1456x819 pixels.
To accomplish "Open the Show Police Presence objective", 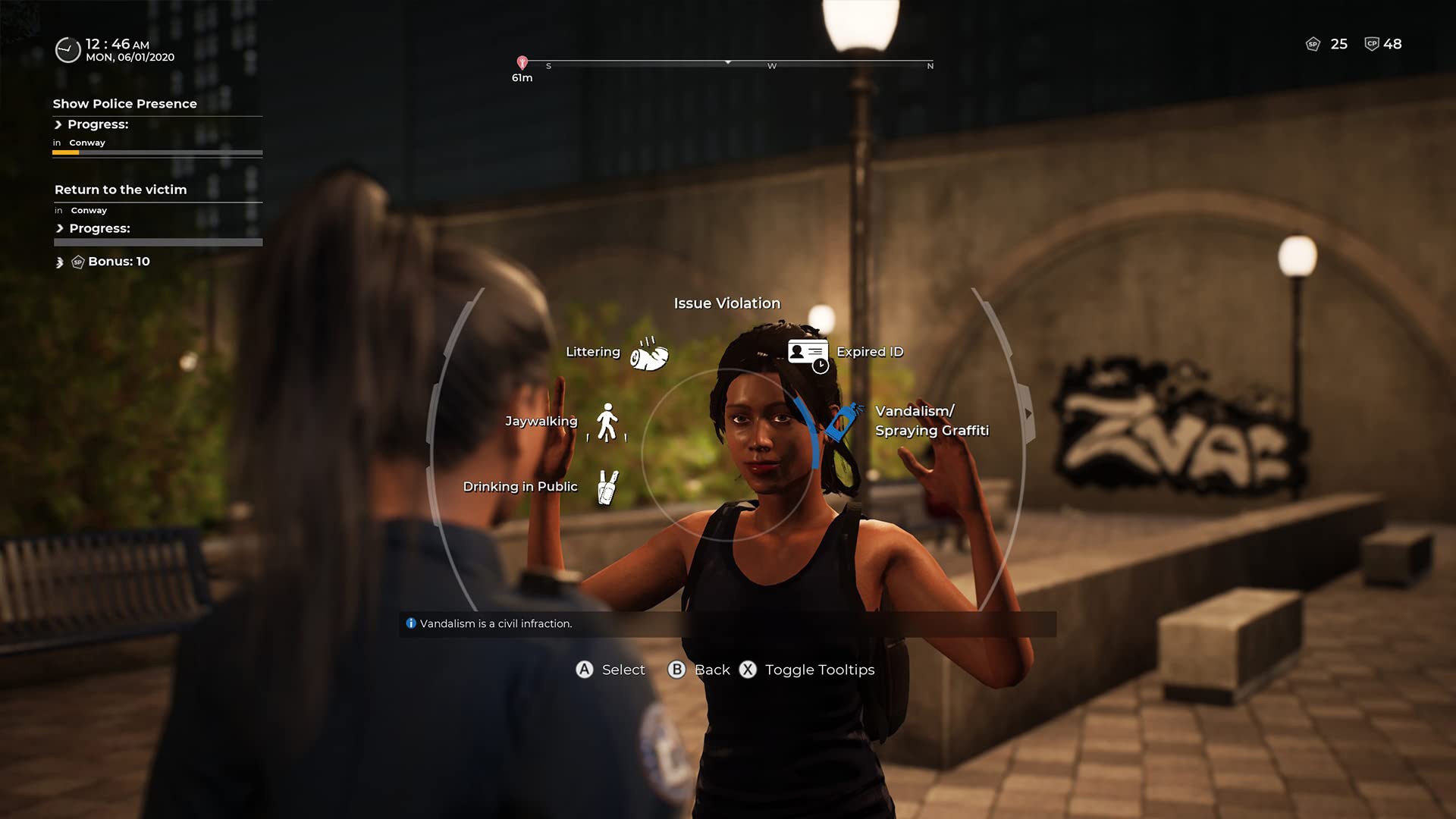I will click(x=124, y=104).
